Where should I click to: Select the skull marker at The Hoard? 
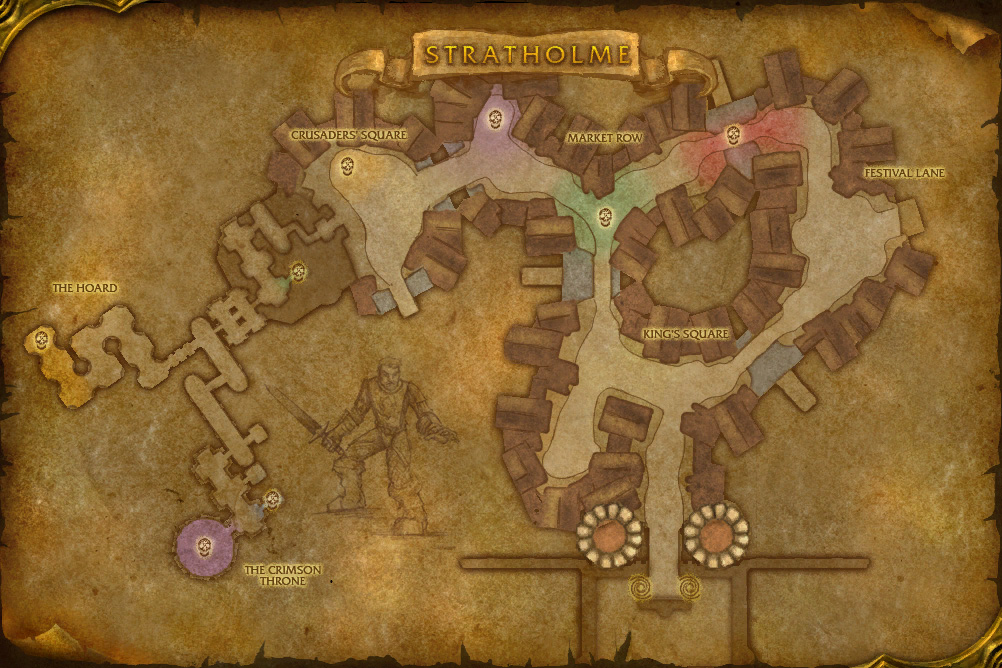coord(42,340)
